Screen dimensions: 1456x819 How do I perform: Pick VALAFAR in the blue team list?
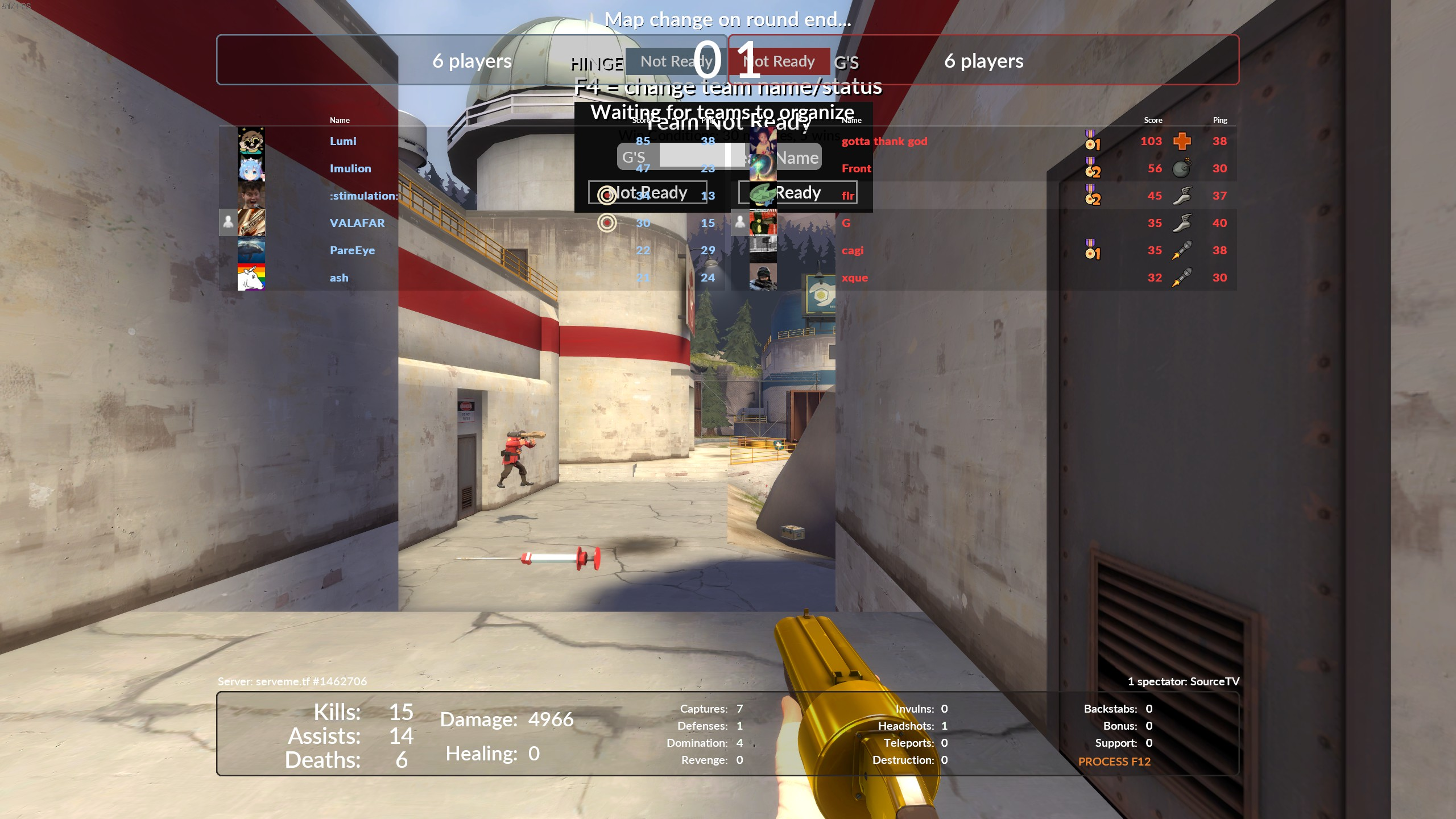point(357,223)
